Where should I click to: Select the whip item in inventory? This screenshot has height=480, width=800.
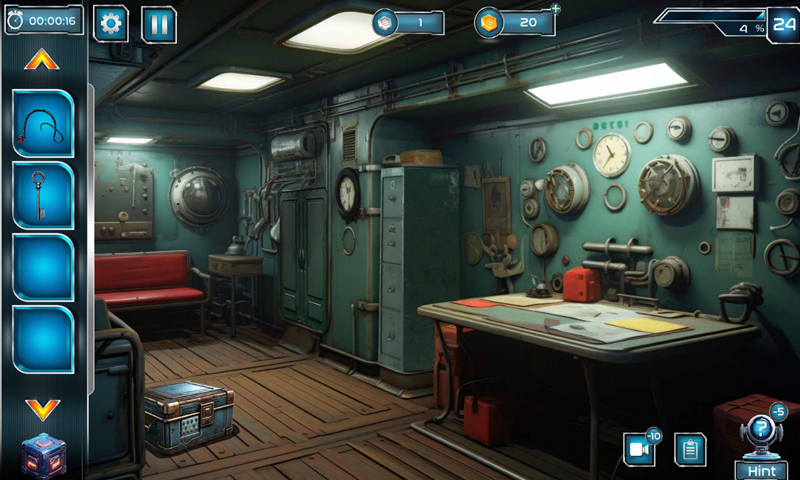click(x=43, y=123)
